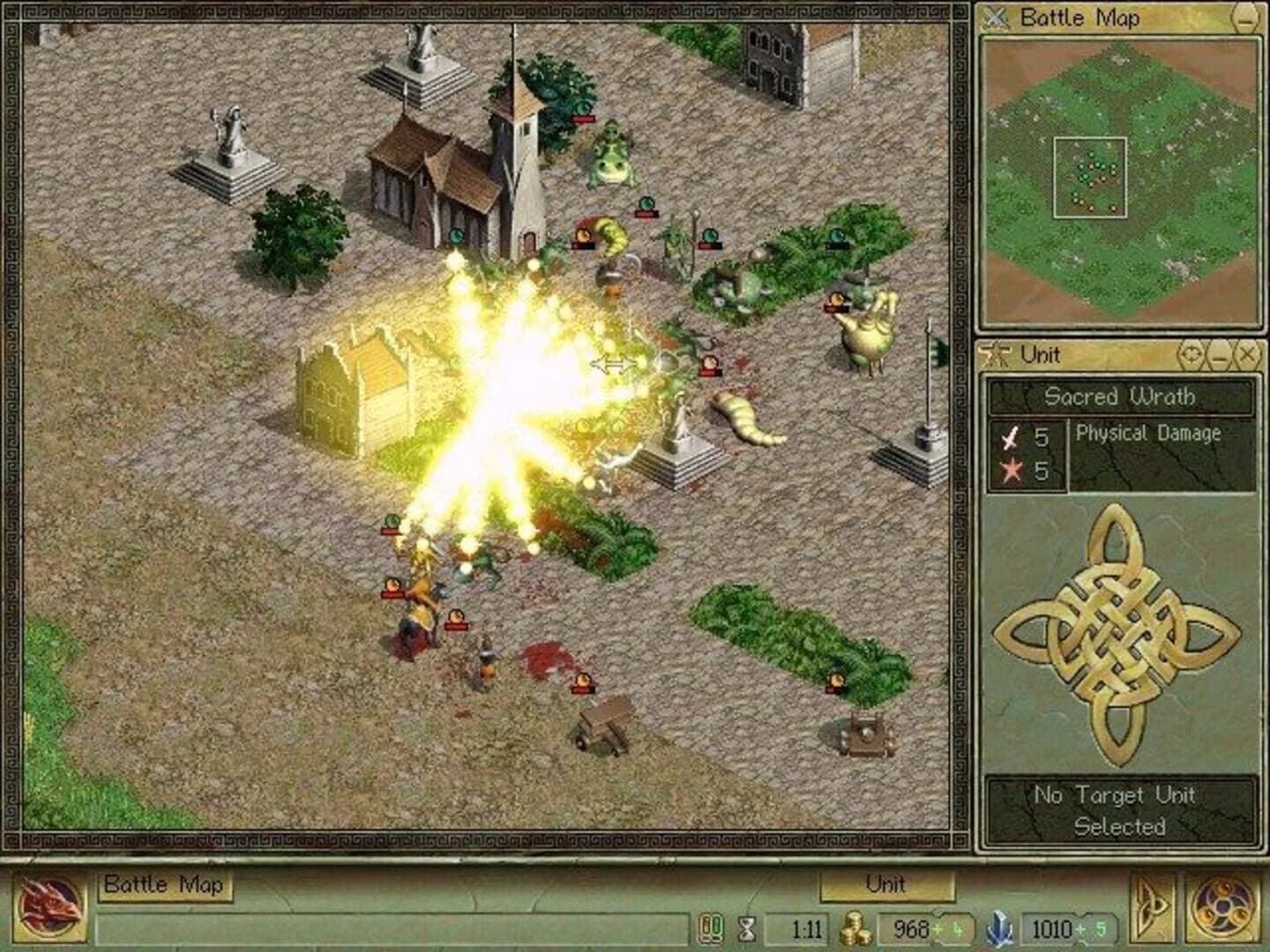Toggle the circular target button on Unit panel header
Image resolution: width=1270 pixels, height=952 pixels.
[x=1192, y=355]
